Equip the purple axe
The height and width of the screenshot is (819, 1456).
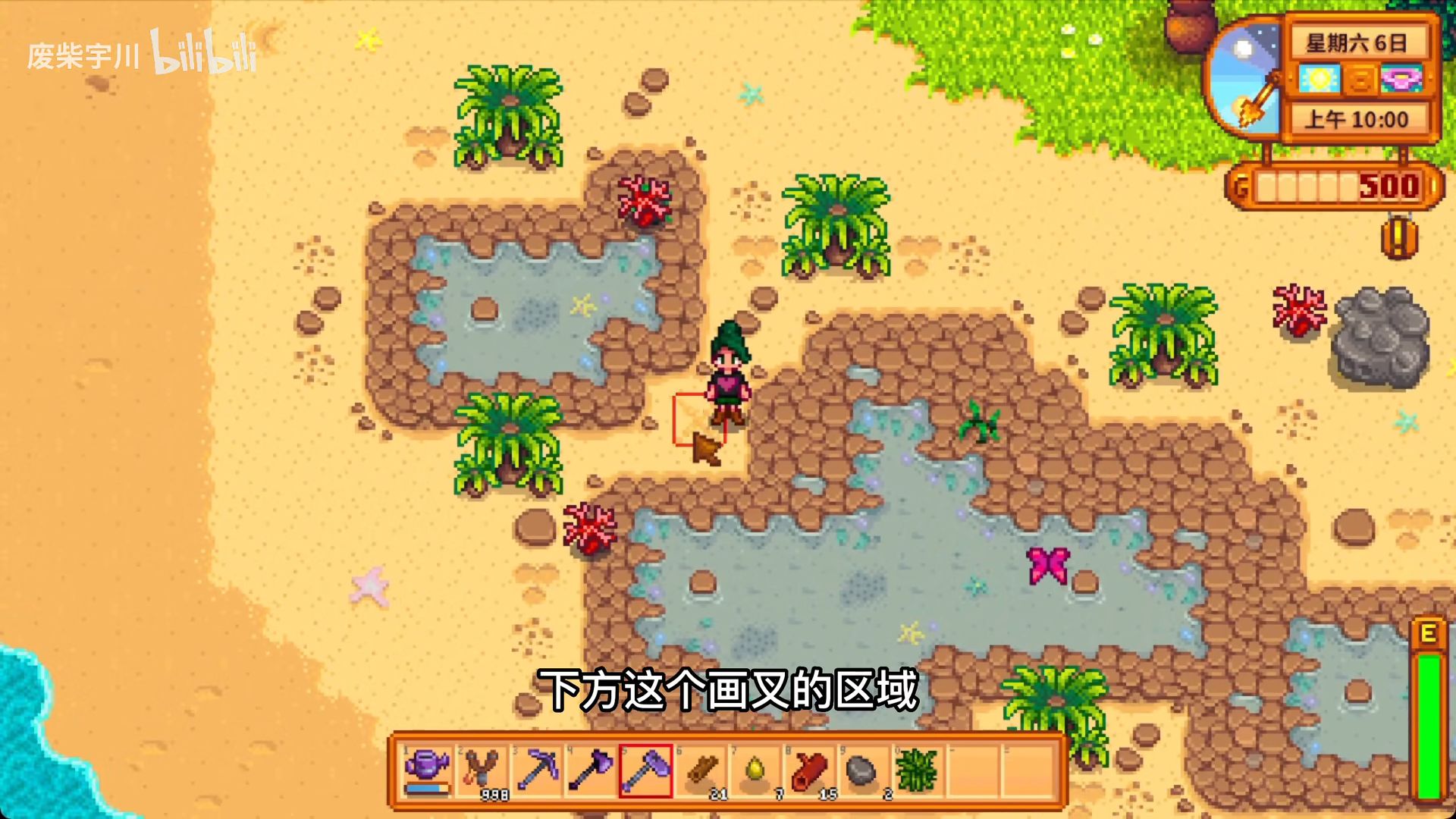coord(591,770)
